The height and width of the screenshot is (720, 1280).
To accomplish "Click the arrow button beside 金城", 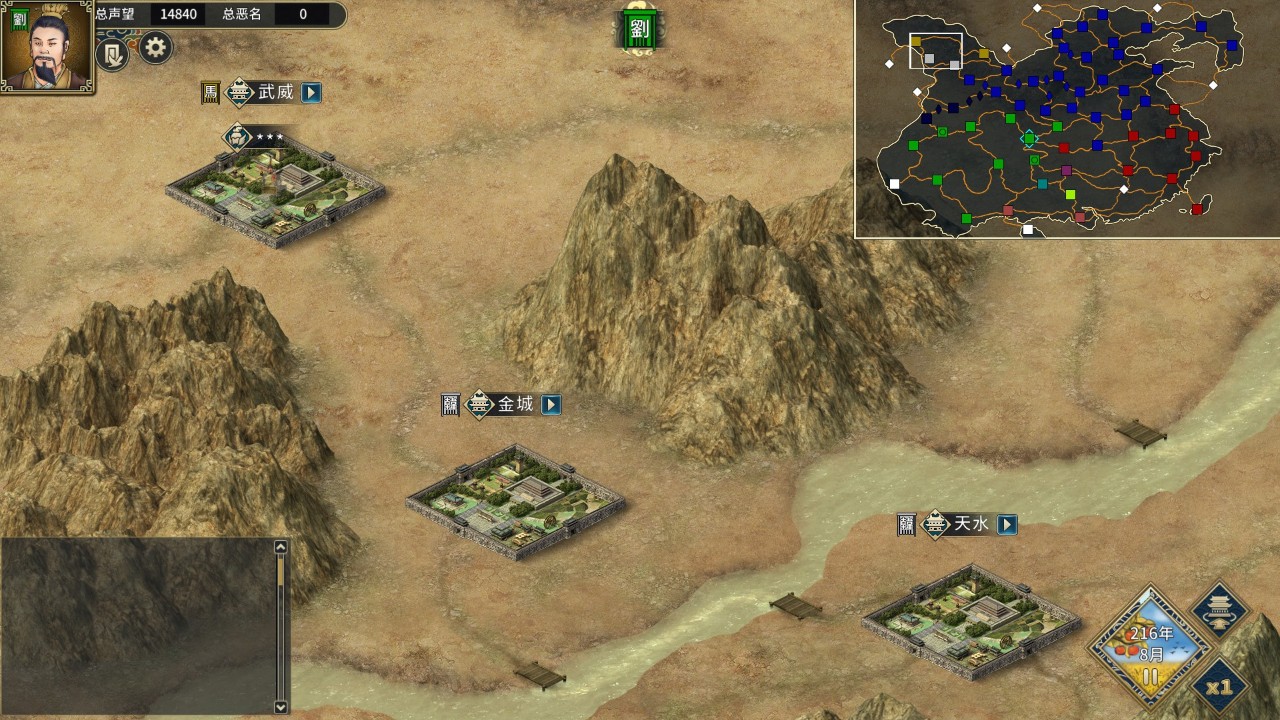I will (x=551, y=405).
